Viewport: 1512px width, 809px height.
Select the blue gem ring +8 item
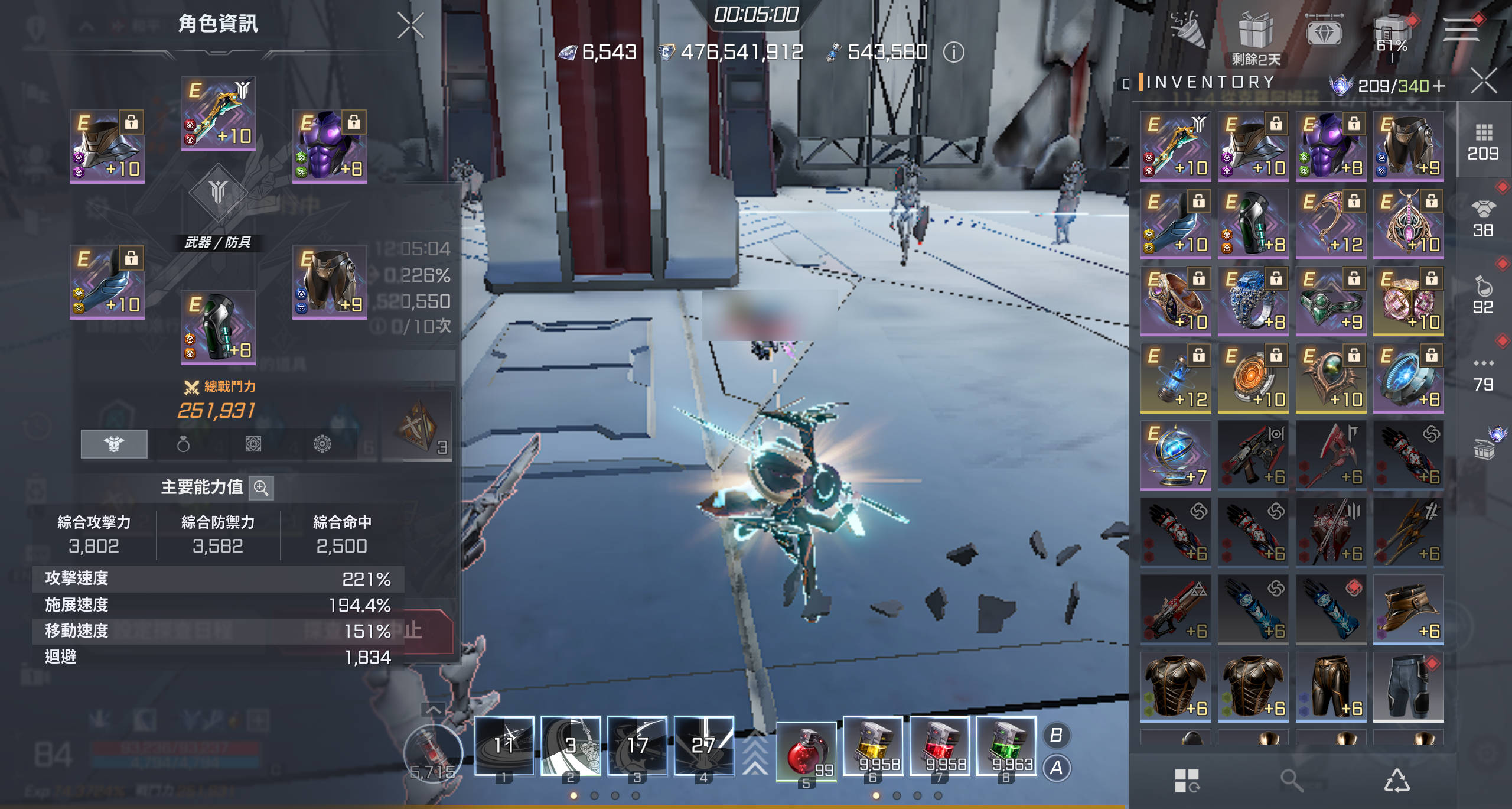pos(1253,300)
